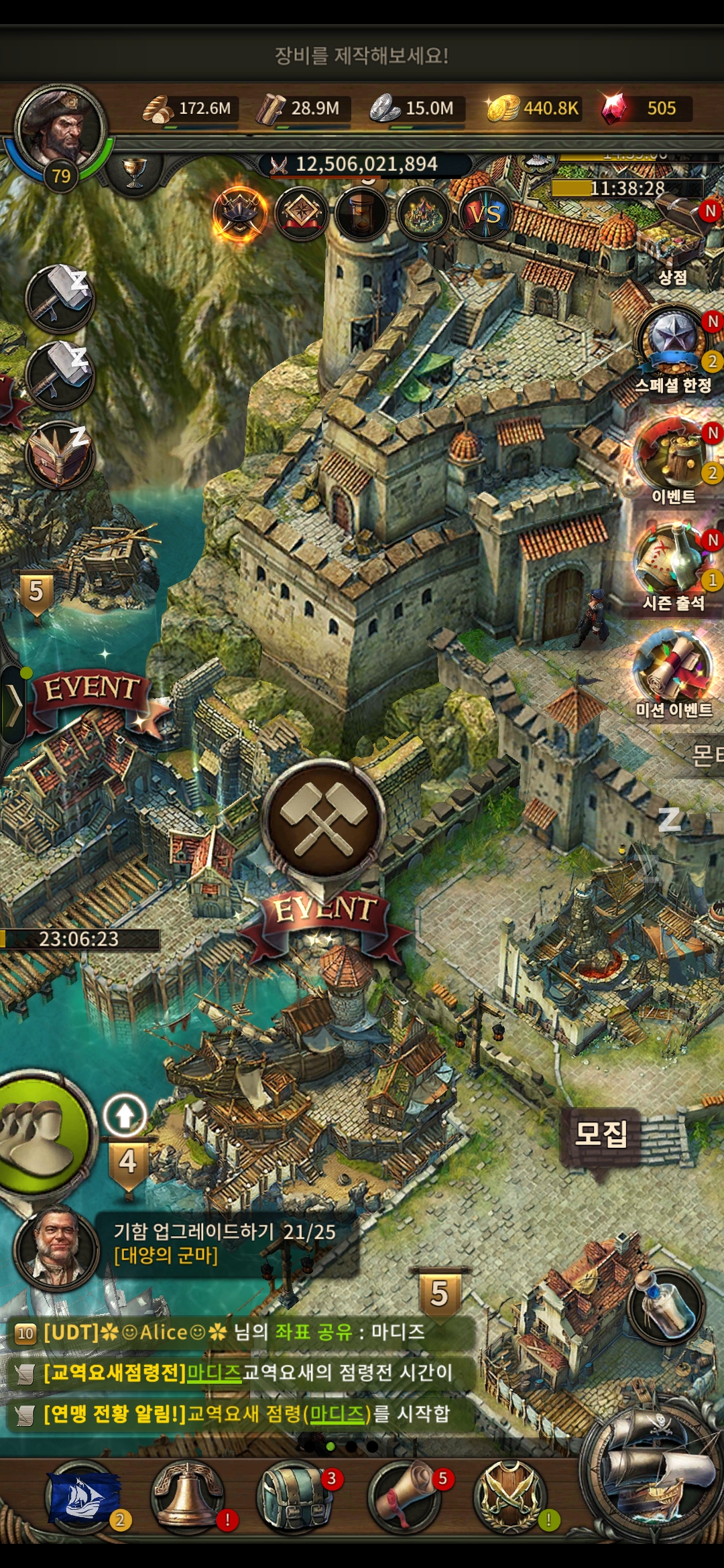
Task: Open the VS battle event icon
Action: coord(485,214)
